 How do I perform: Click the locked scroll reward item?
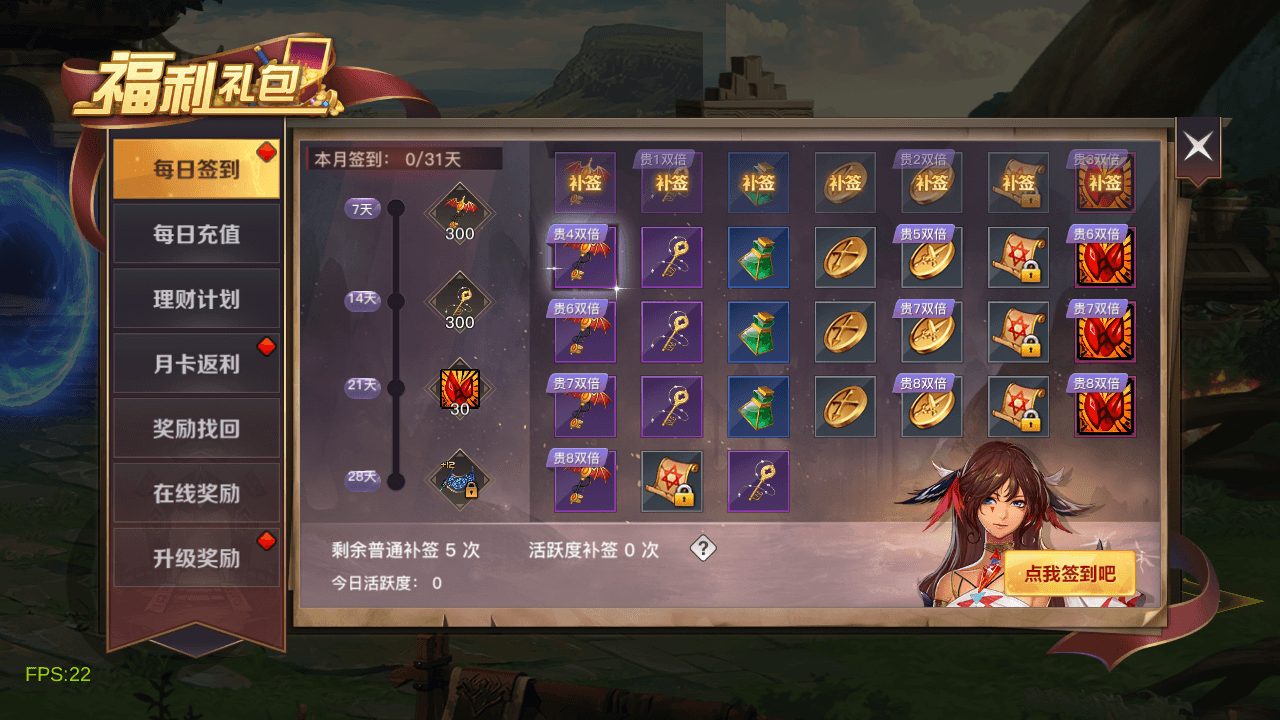pos(1018,257)
